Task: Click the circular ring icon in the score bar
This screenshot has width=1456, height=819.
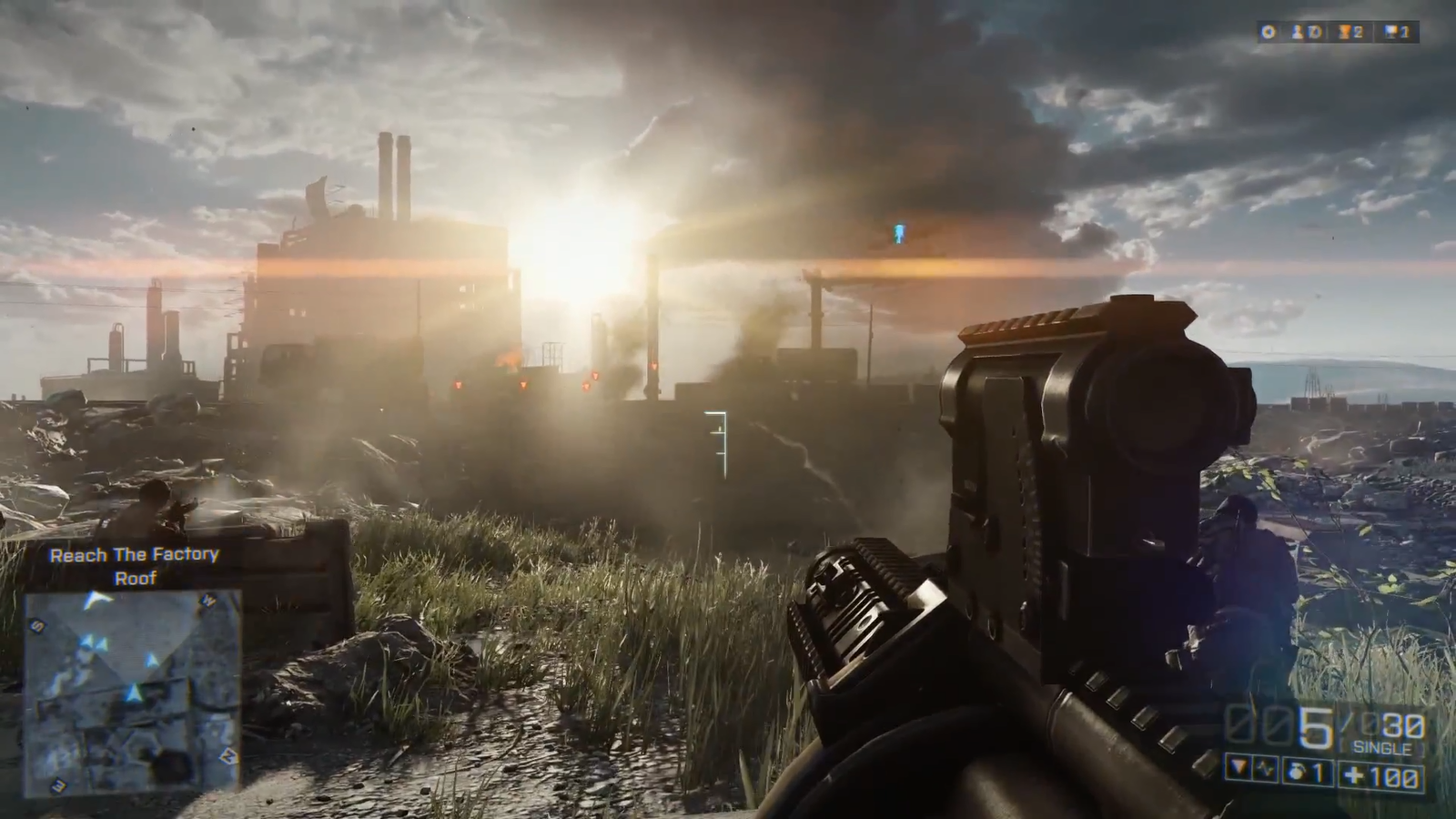Action: coord(1268,33)
